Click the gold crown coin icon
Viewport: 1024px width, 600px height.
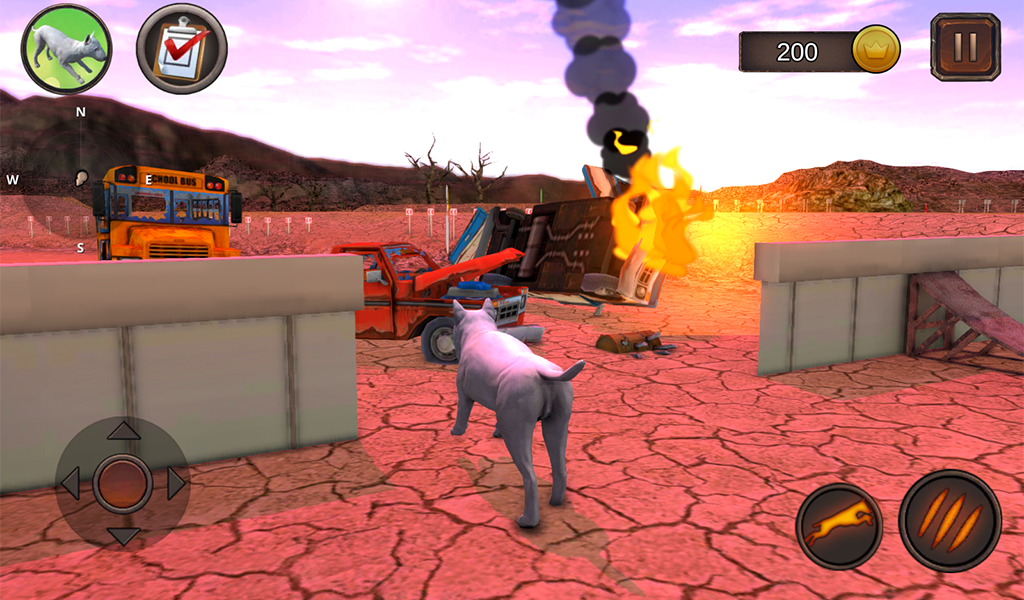pos(876,50)
